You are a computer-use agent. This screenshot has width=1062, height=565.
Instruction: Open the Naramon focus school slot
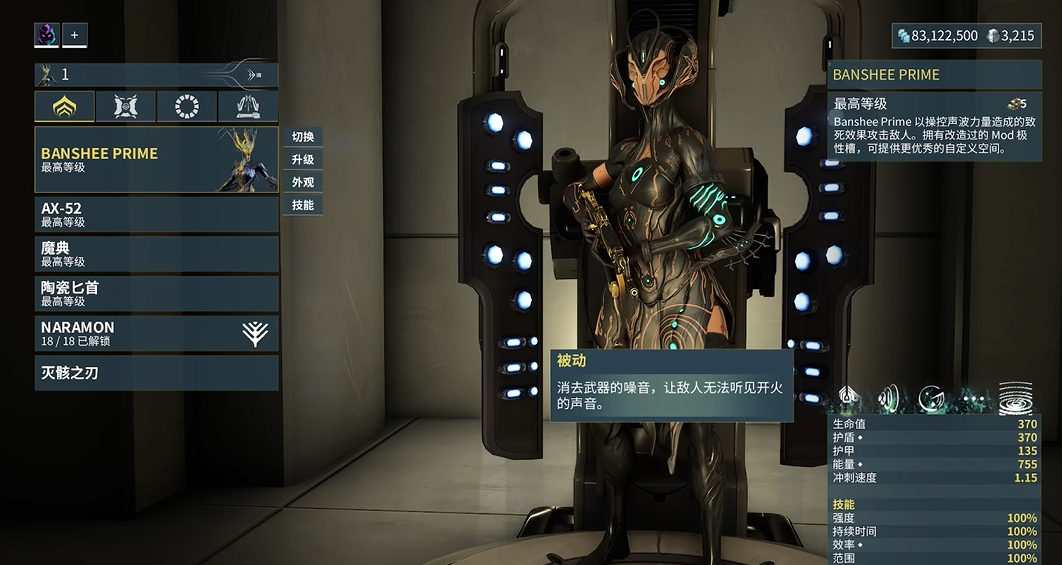coord(156,333)
